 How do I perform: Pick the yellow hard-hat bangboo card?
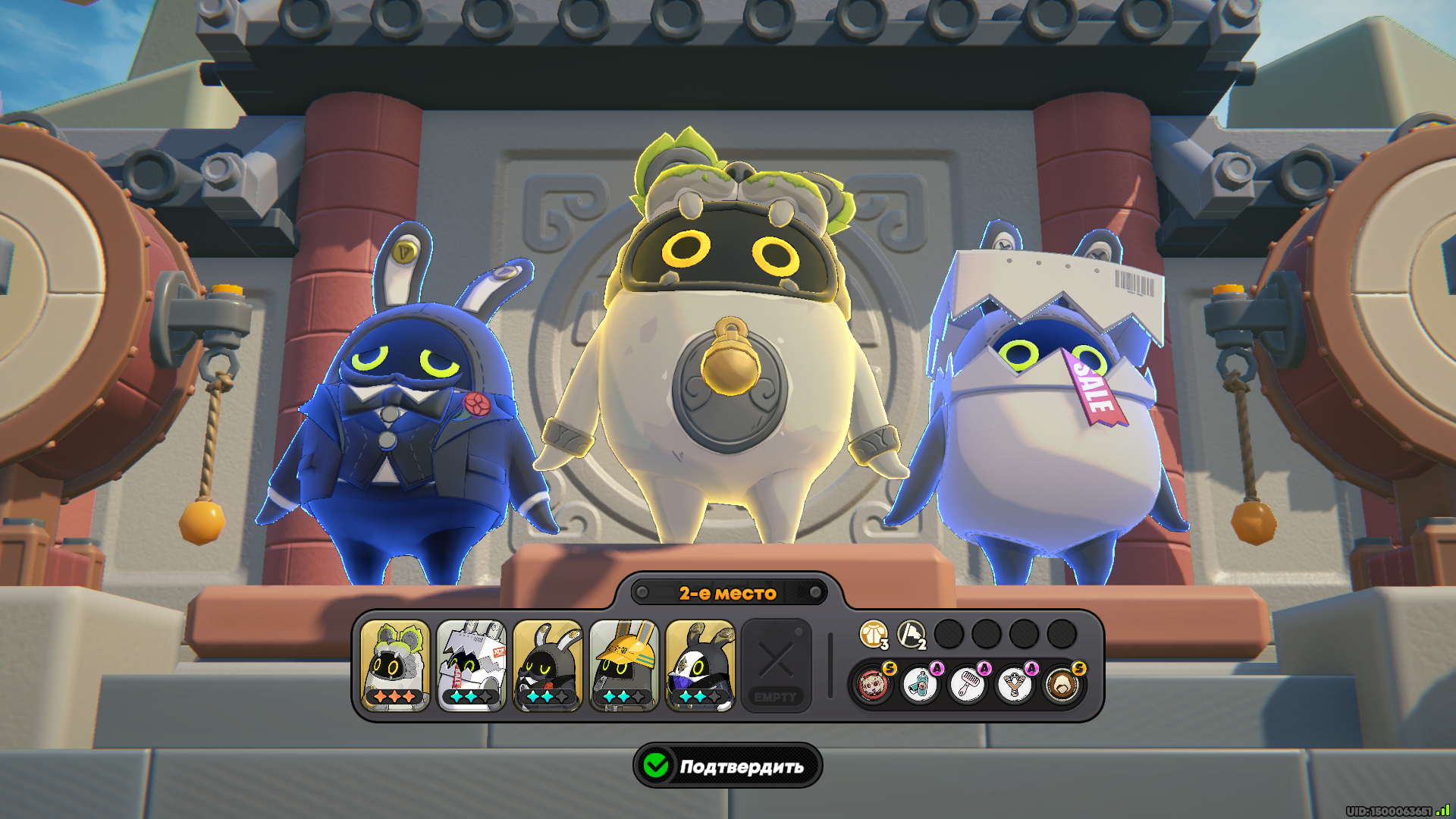[x=624, y=665]
